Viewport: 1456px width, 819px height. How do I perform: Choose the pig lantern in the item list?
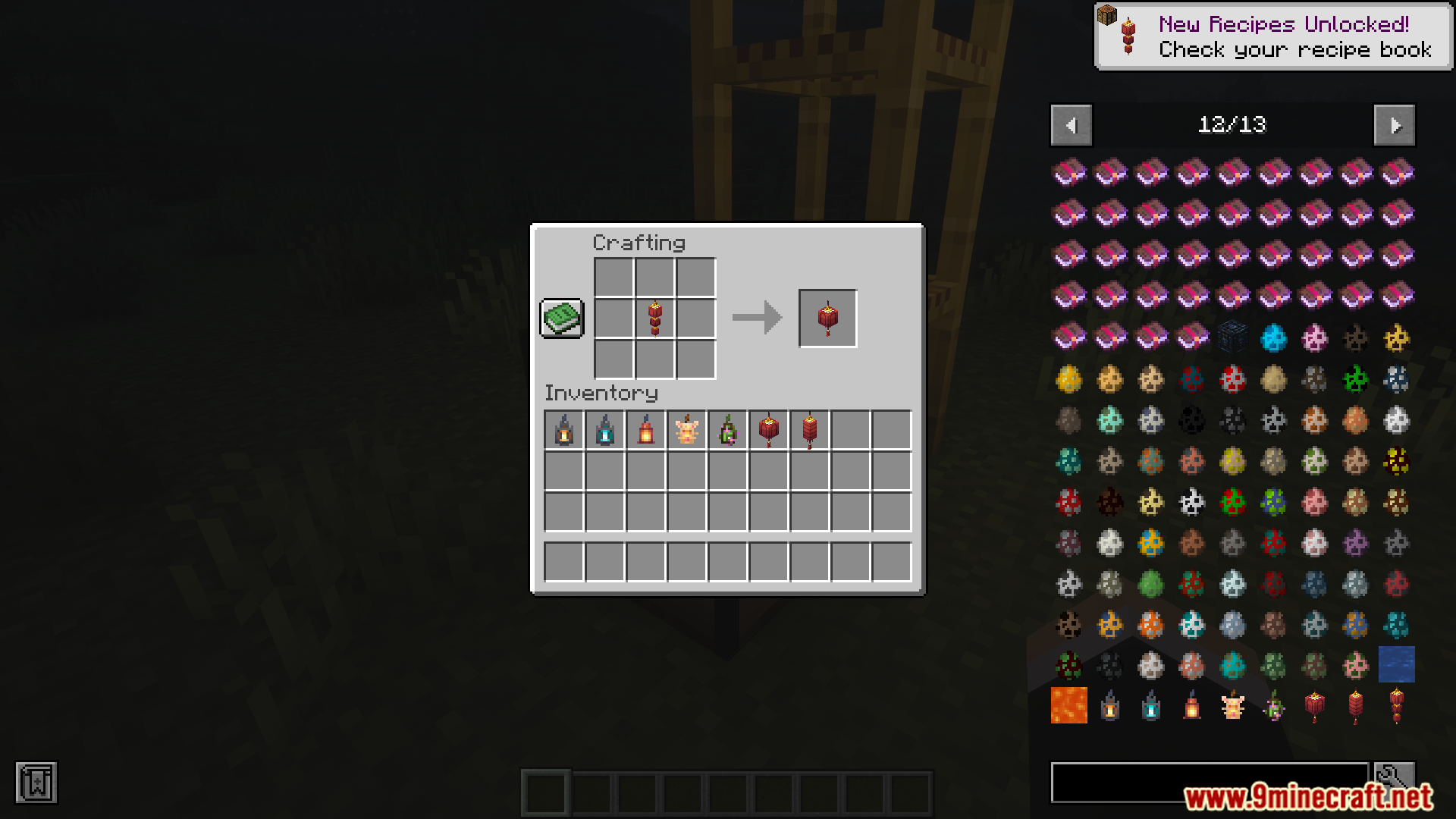click(1233, 705)
